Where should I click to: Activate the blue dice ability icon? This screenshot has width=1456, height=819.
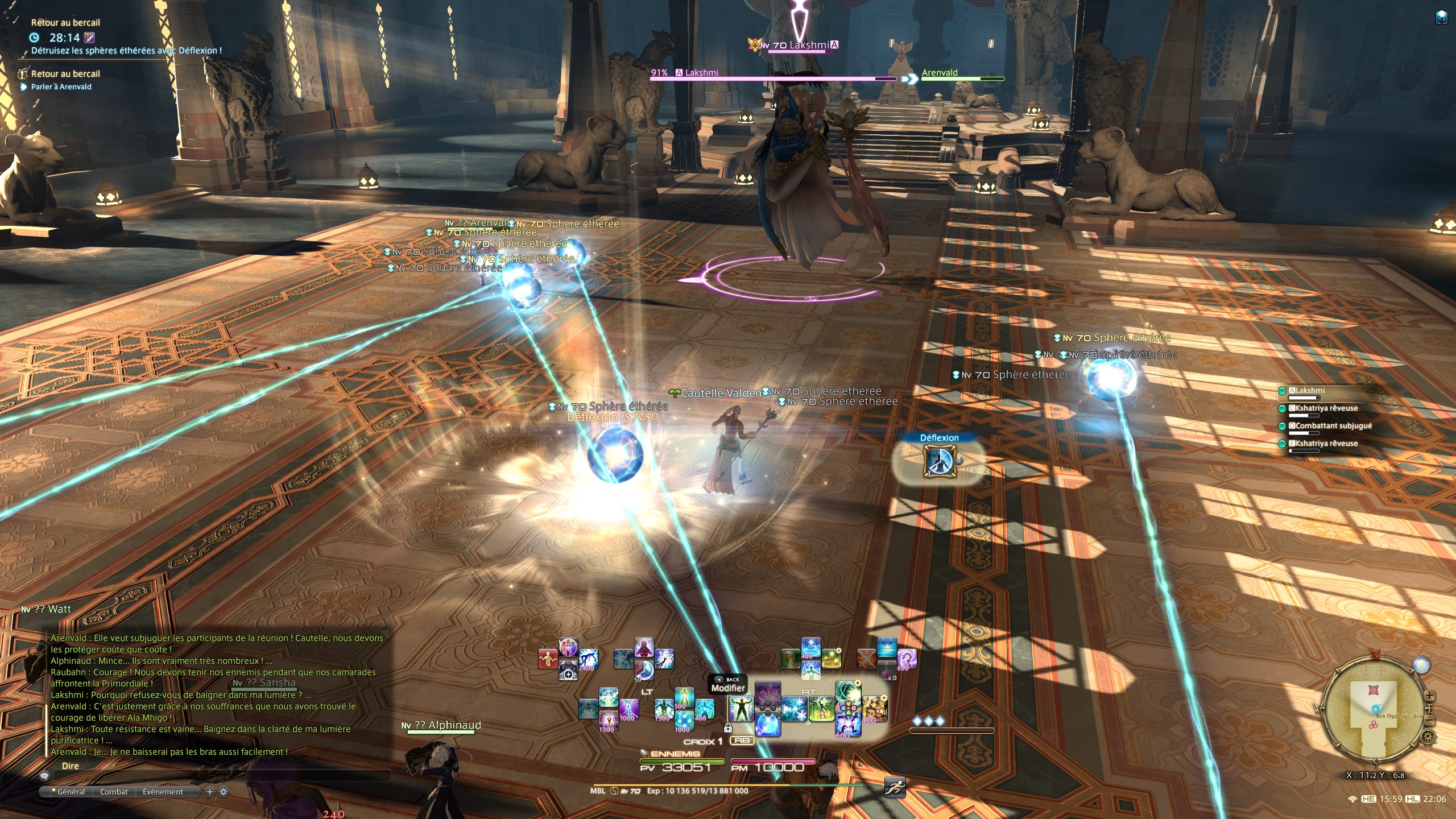click(684, 718)
